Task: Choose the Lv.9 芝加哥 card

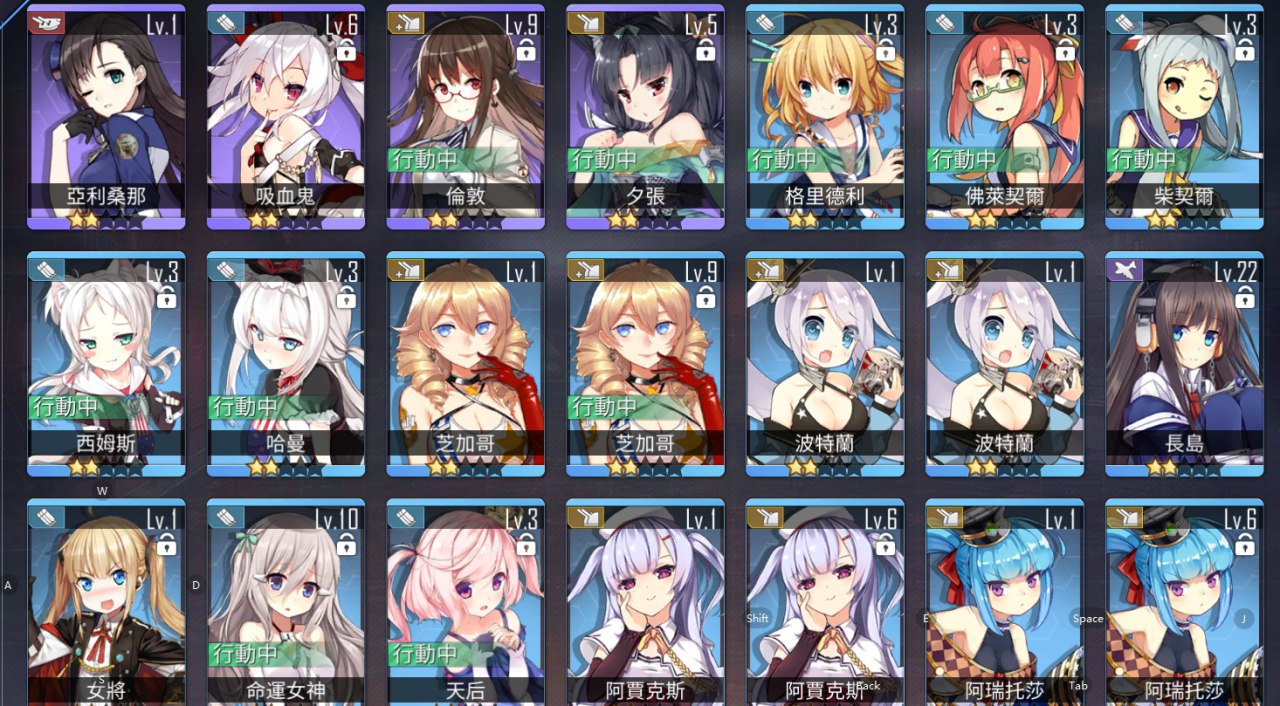Action: tap(645, 360)
